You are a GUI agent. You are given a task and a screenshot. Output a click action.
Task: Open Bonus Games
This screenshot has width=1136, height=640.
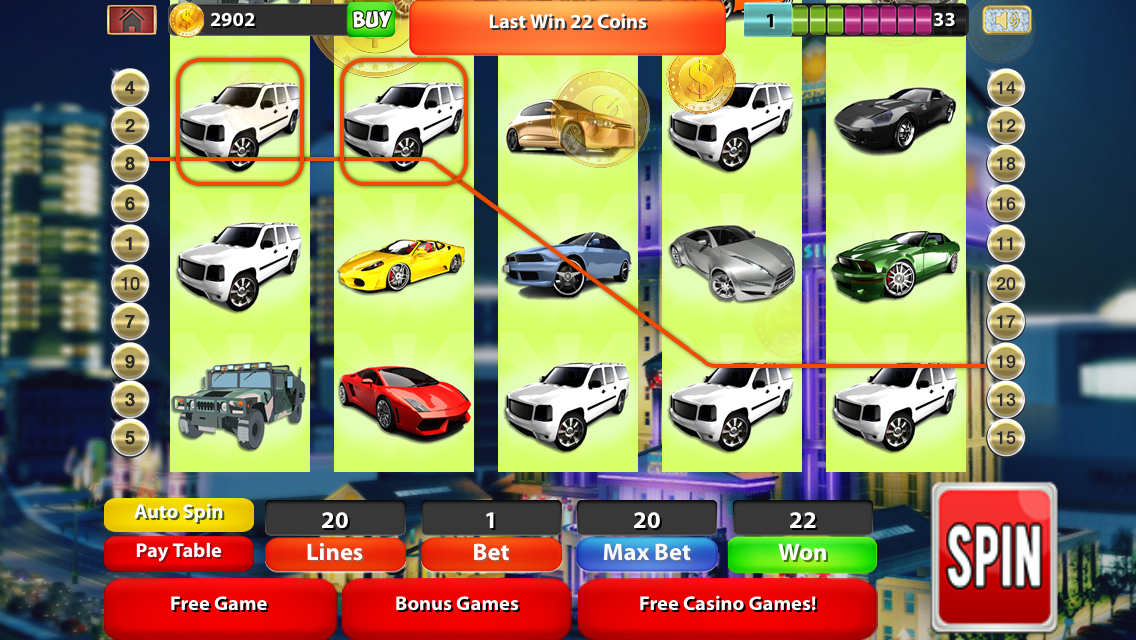point(457,605)
